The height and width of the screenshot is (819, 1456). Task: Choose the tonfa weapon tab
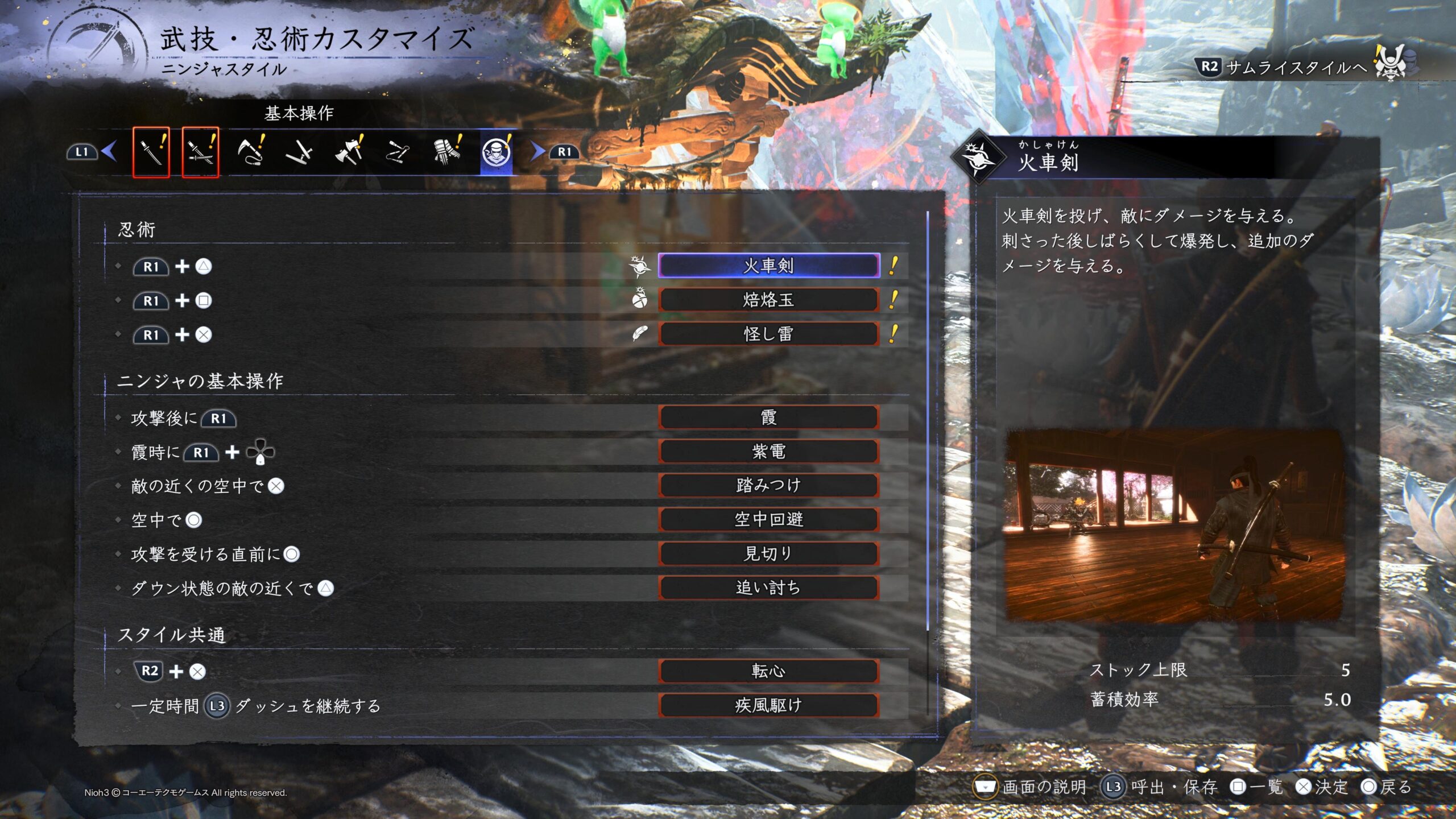pyautogui.click(x=299, y=152)
